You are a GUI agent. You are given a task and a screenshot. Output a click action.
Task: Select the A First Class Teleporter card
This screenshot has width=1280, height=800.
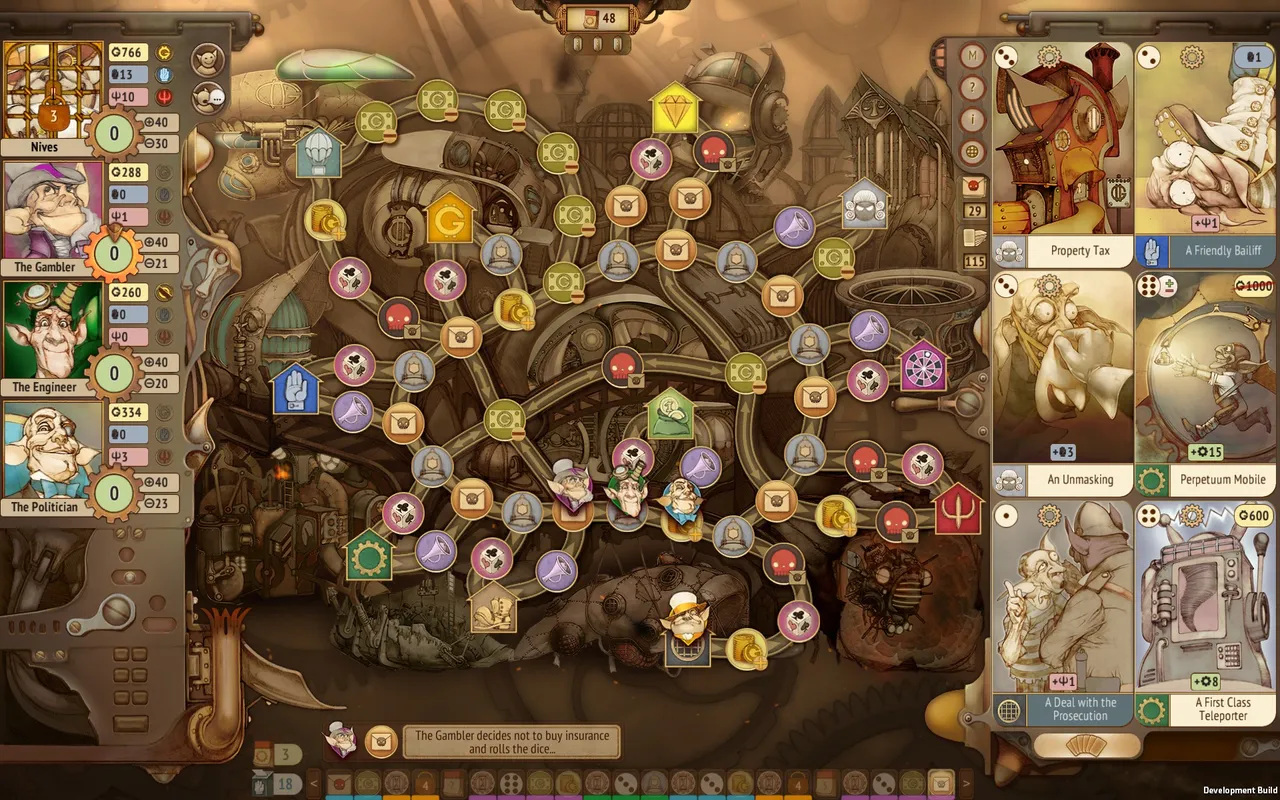(x=1206, y=611)
